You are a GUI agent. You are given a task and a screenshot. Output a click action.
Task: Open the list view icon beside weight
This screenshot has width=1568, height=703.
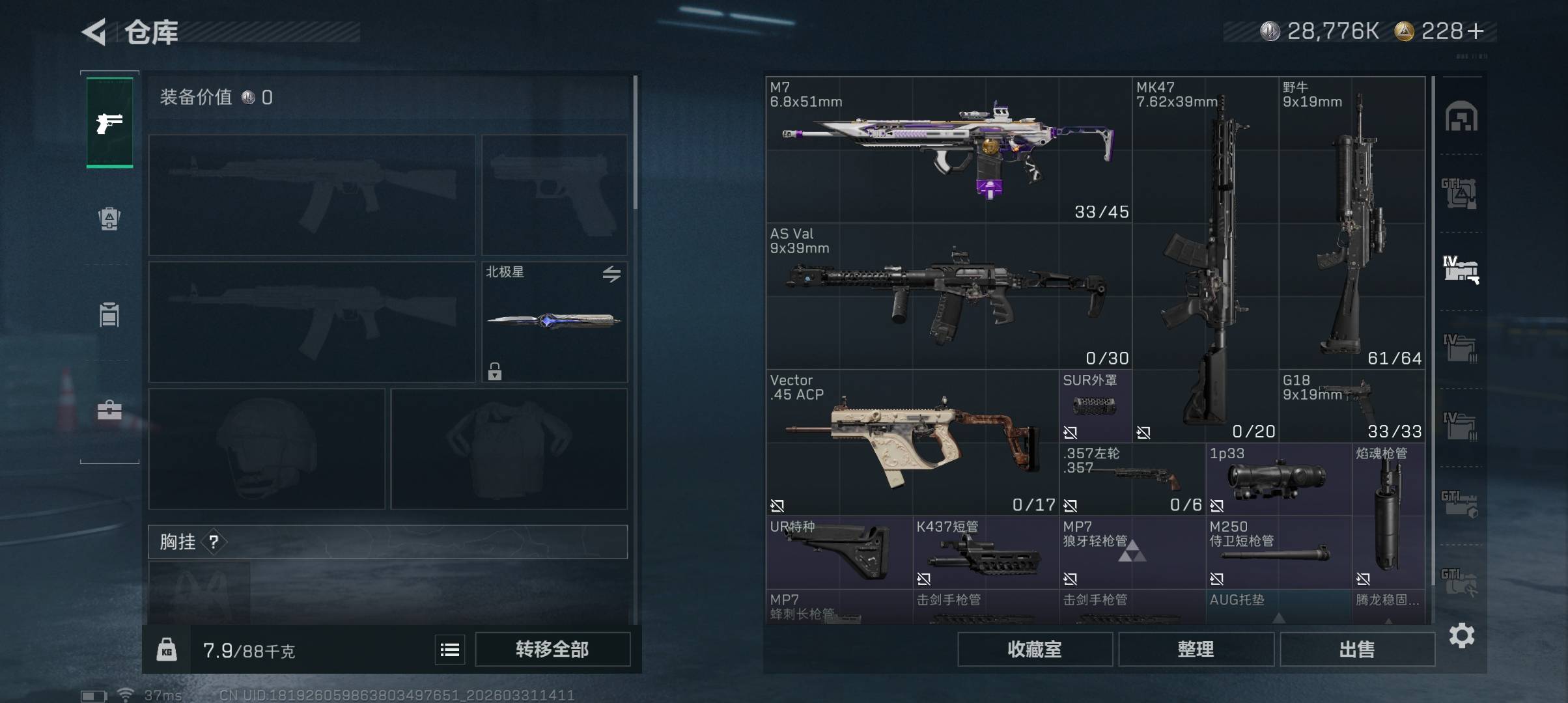click(x=450, y=650)
